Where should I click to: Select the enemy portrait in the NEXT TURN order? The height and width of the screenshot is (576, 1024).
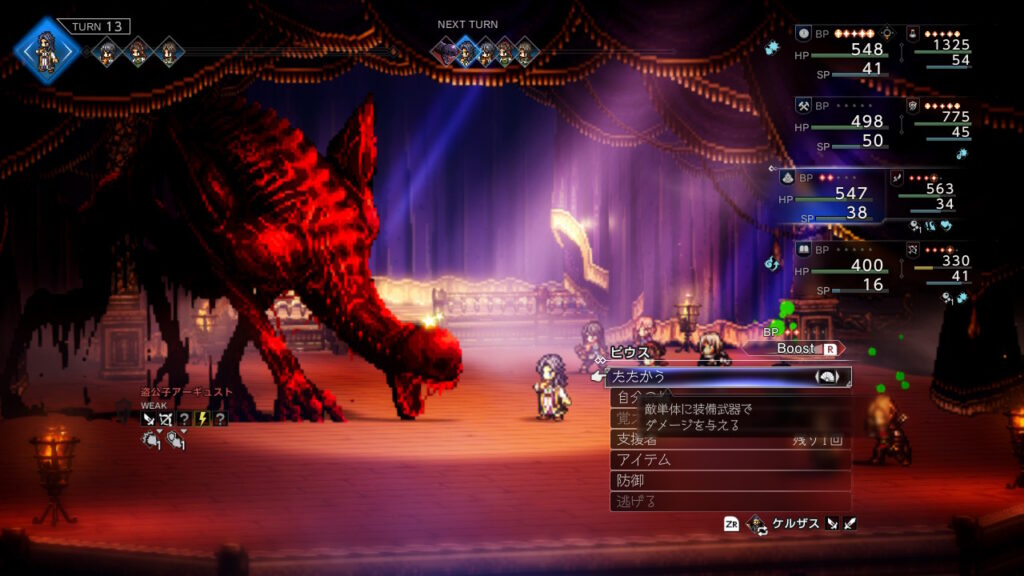(x=446, y=50)
